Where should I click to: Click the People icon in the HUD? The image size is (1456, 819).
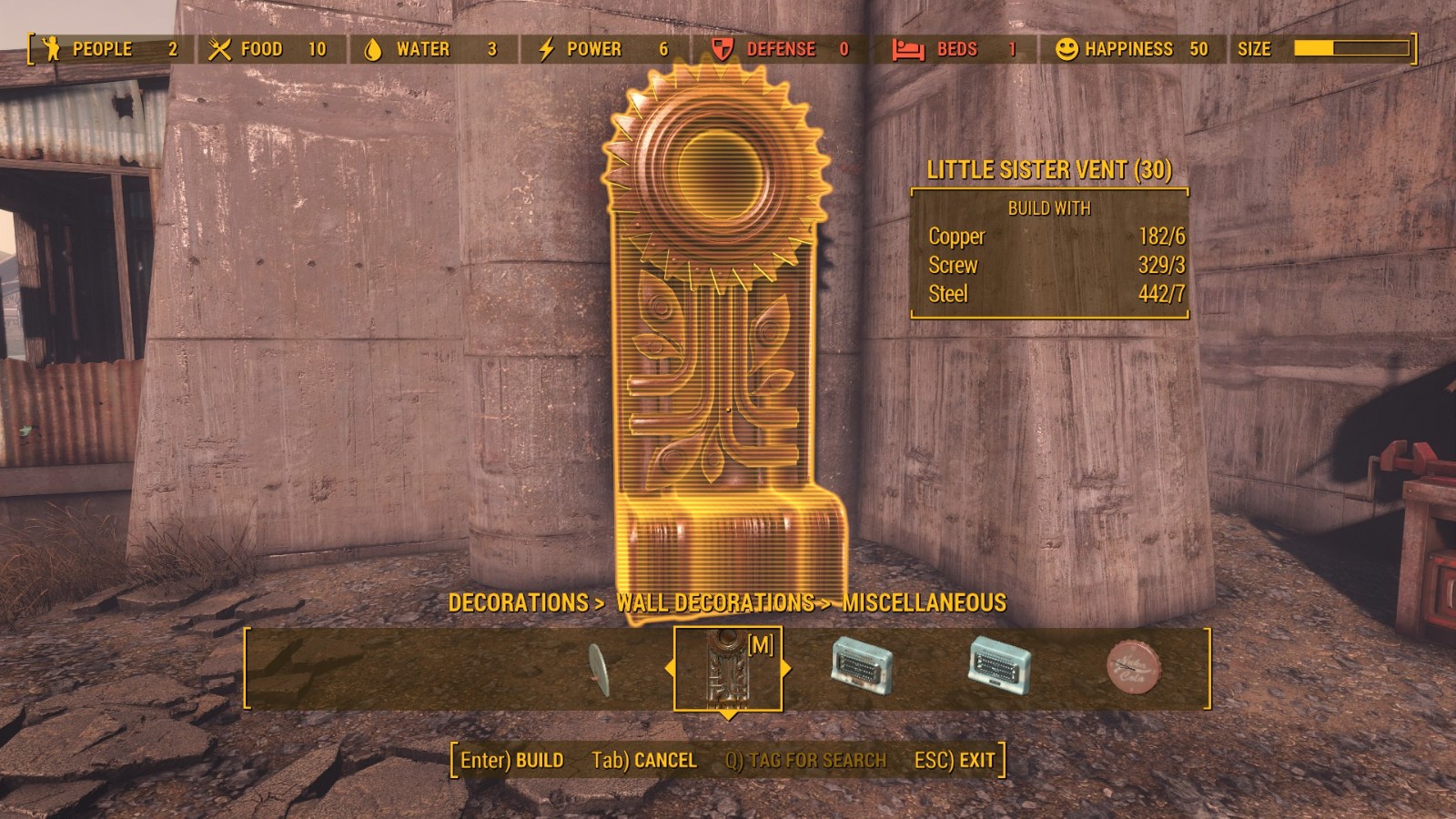point(50,49)
